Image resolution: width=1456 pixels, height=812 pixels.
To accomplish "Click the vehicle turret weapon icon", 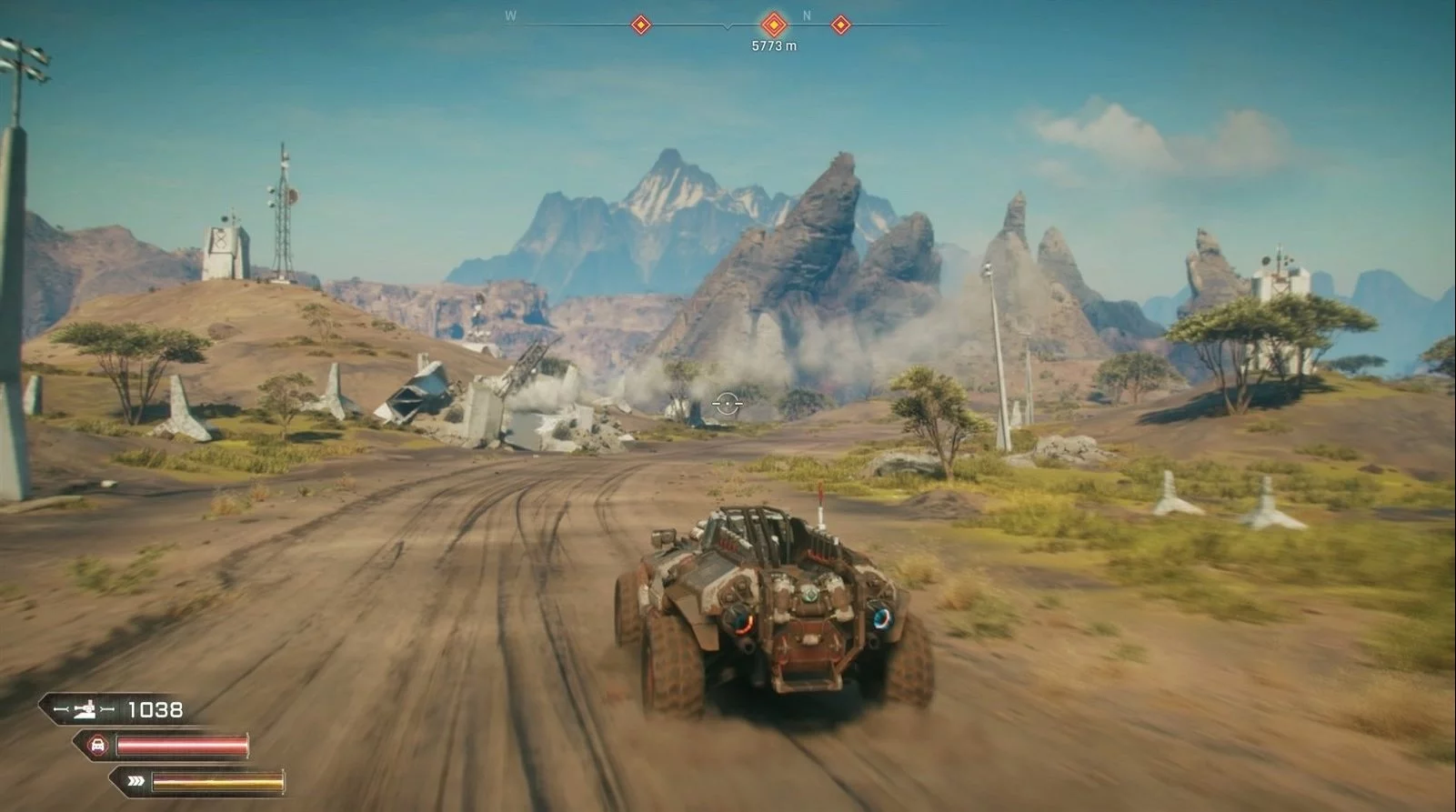I will [x=84, y=709].
